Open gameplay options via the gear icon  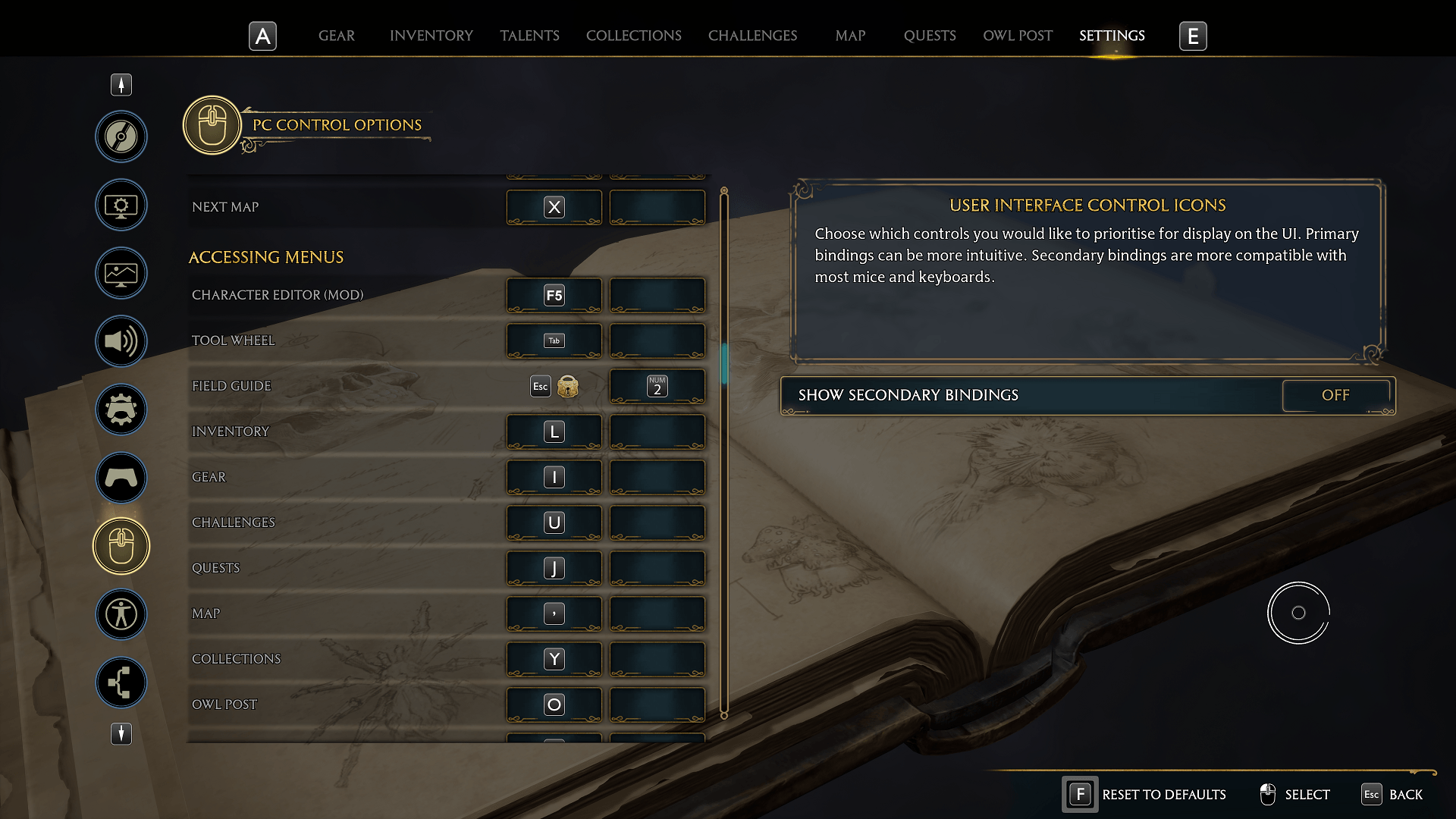pos(121,409)
